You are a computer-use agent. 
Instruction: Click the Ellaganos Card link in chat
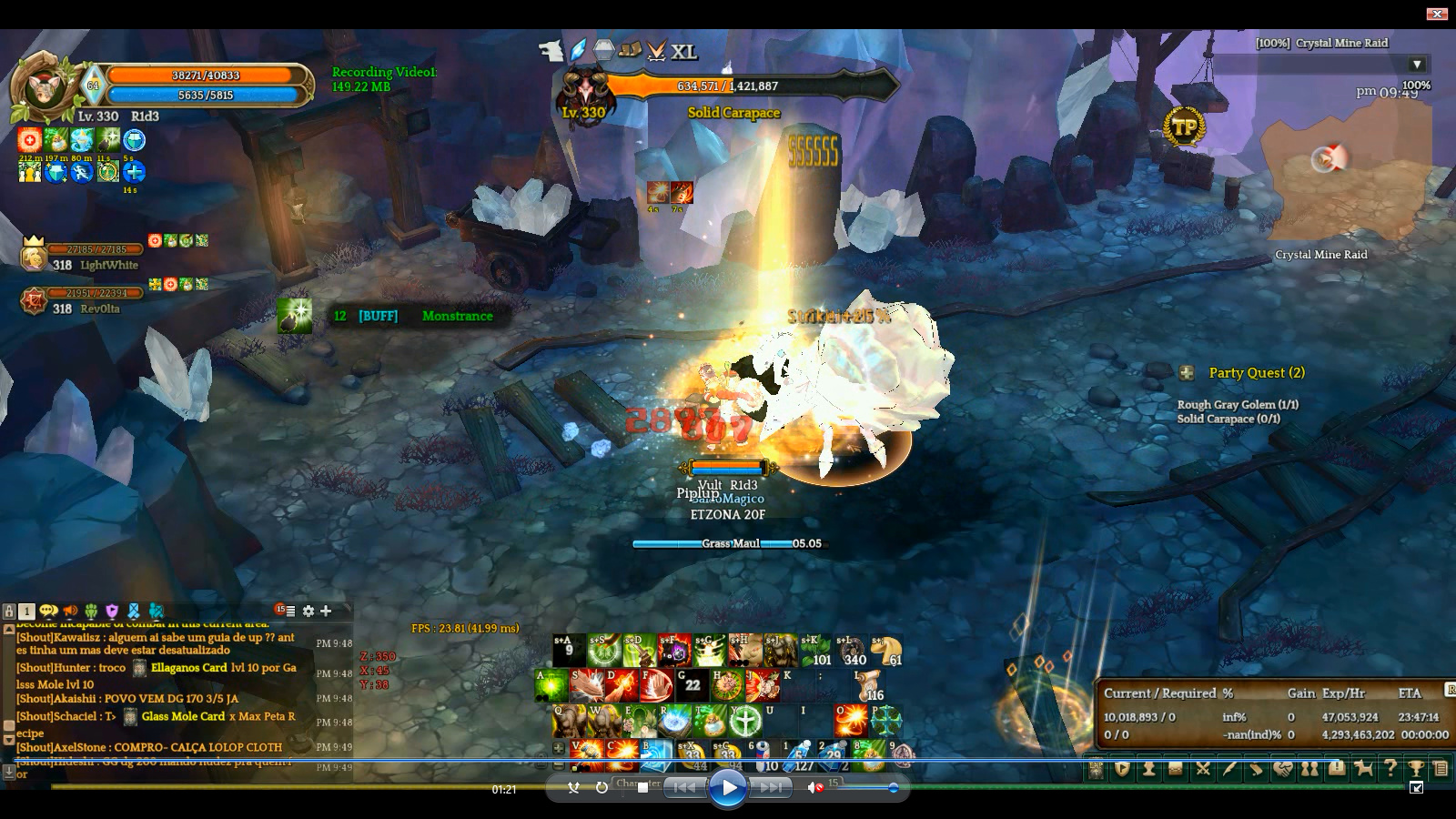(x=188, y=667)
